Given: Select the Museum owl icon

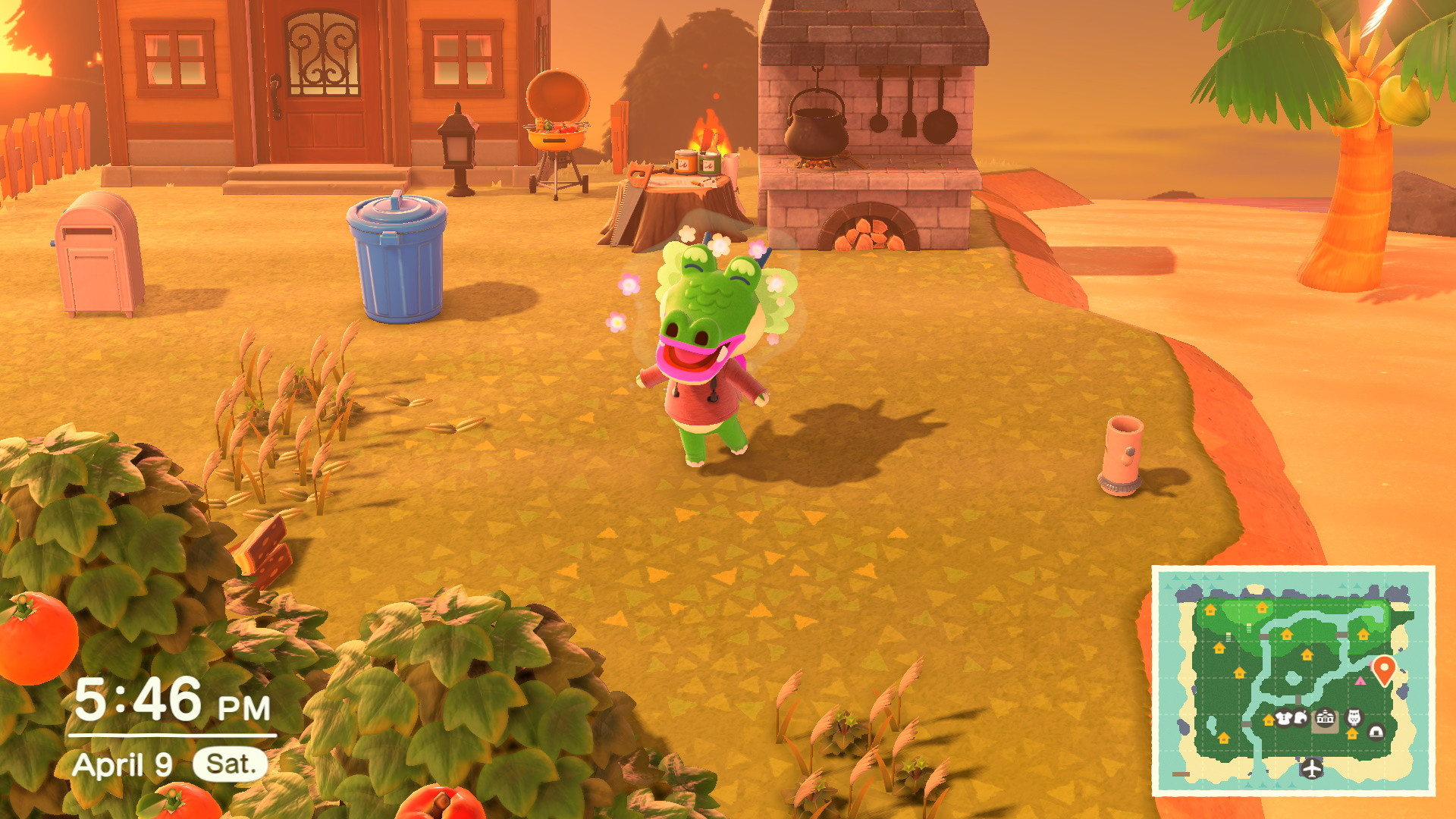Looking at the screenshot, I should point(1354,716).
